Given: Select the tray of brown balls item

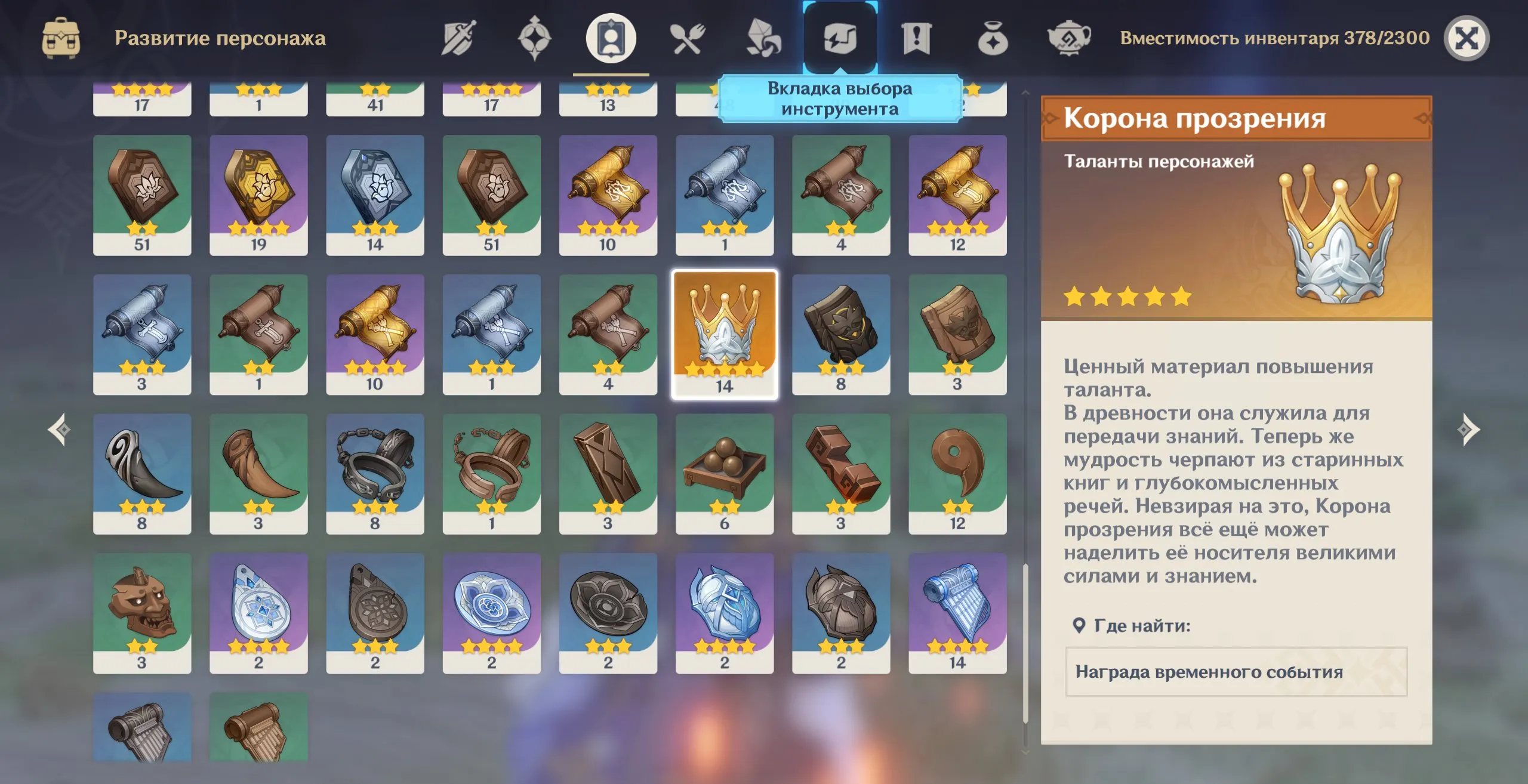Looking at the screenshot, I should [x=724, y=474].
